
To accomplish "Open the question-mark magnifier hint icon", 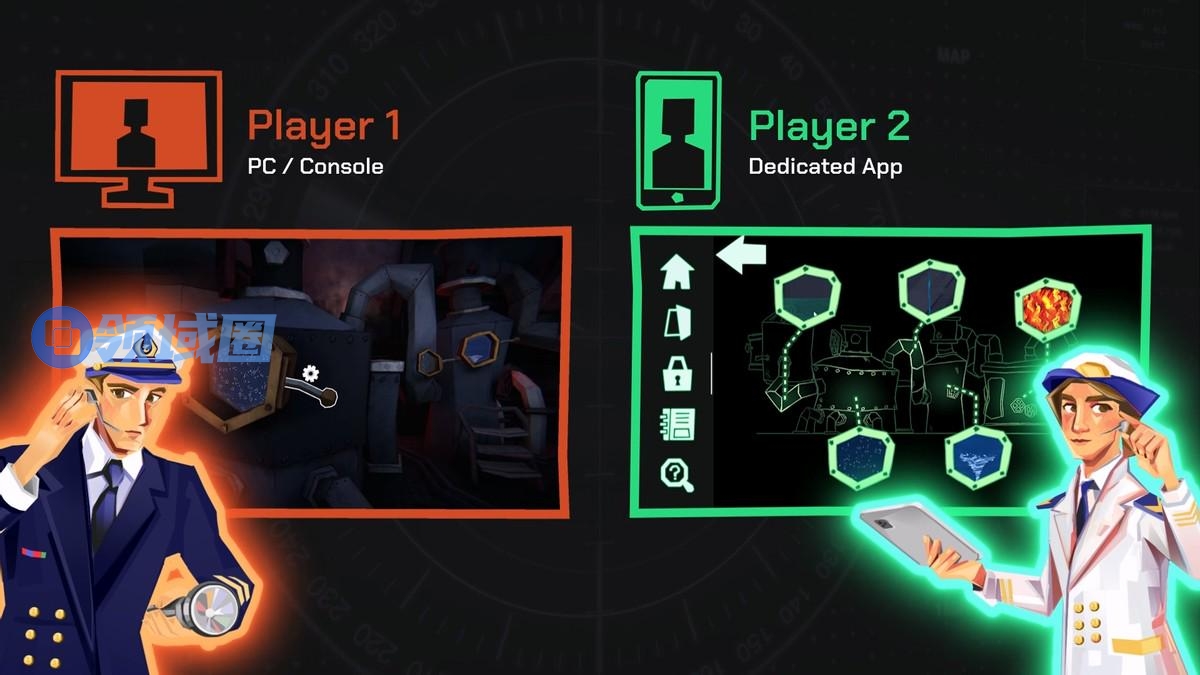I will [x=678, y=473].
